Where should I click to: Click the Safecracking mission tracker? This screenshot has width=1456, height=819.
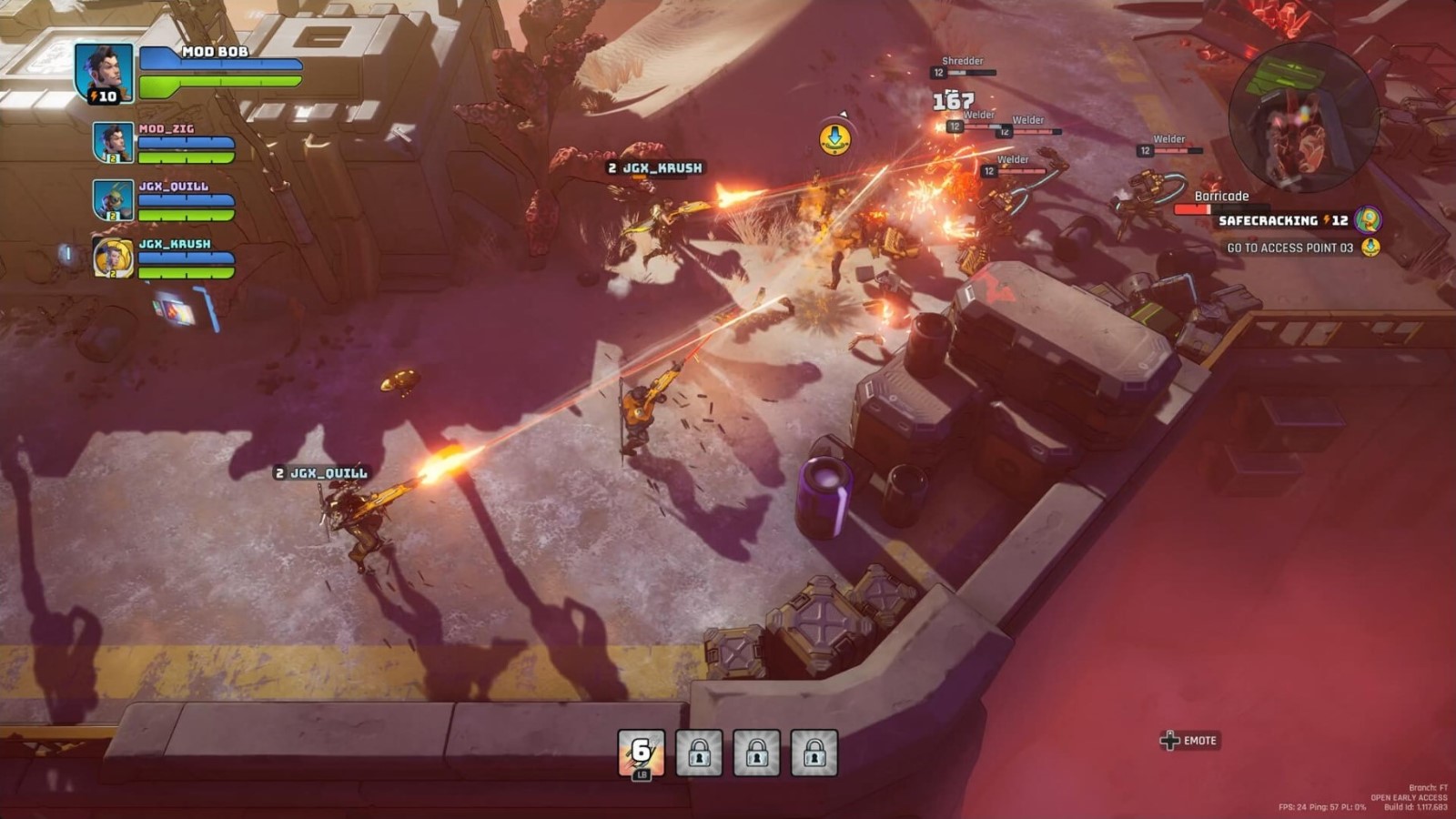(1283, 220)
